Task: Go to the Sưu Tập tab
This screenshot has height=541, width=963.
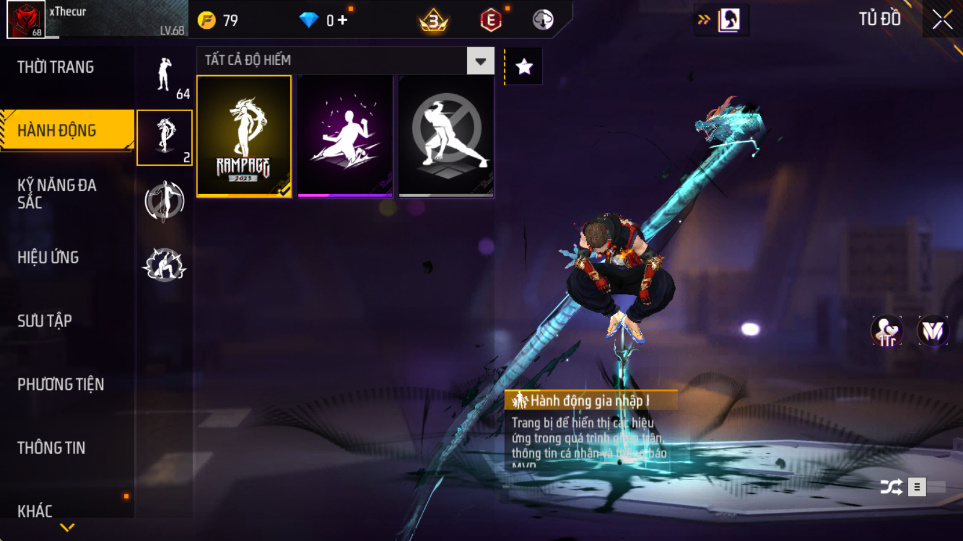Action: [x=45, y=321]
